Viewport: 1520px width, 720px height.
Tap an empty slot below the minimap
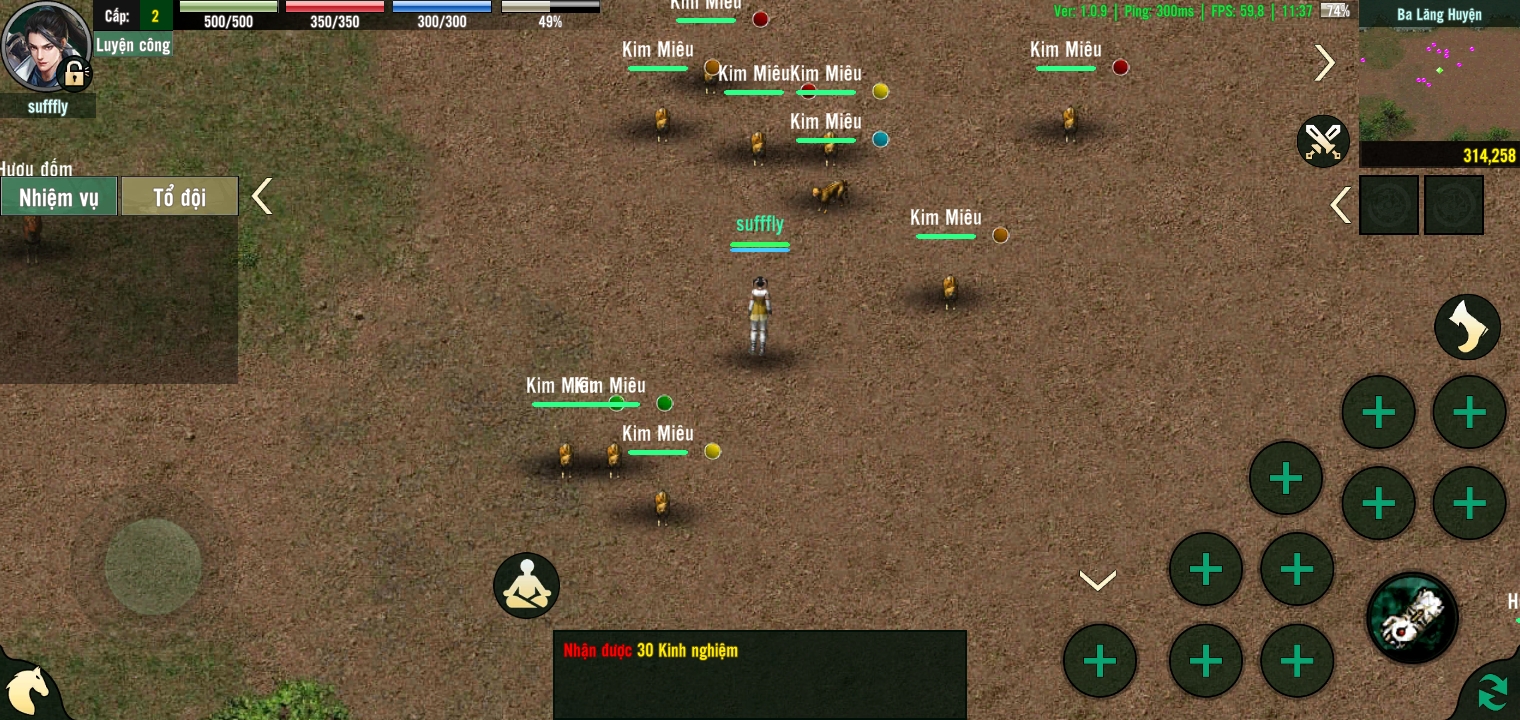pos(1389,205)
